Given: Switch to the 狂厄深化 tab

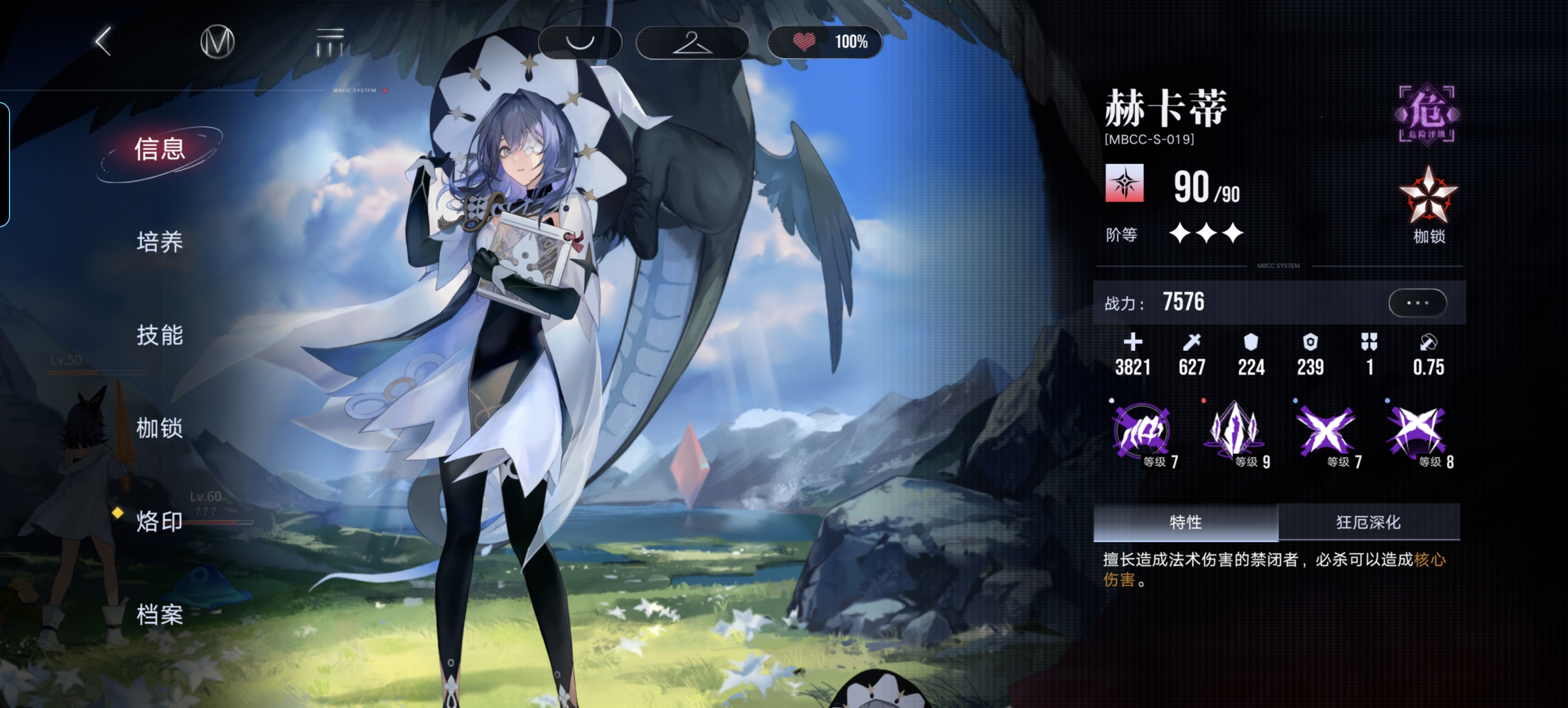Looking at the screenshot, I should click(x=1368, y=523).
